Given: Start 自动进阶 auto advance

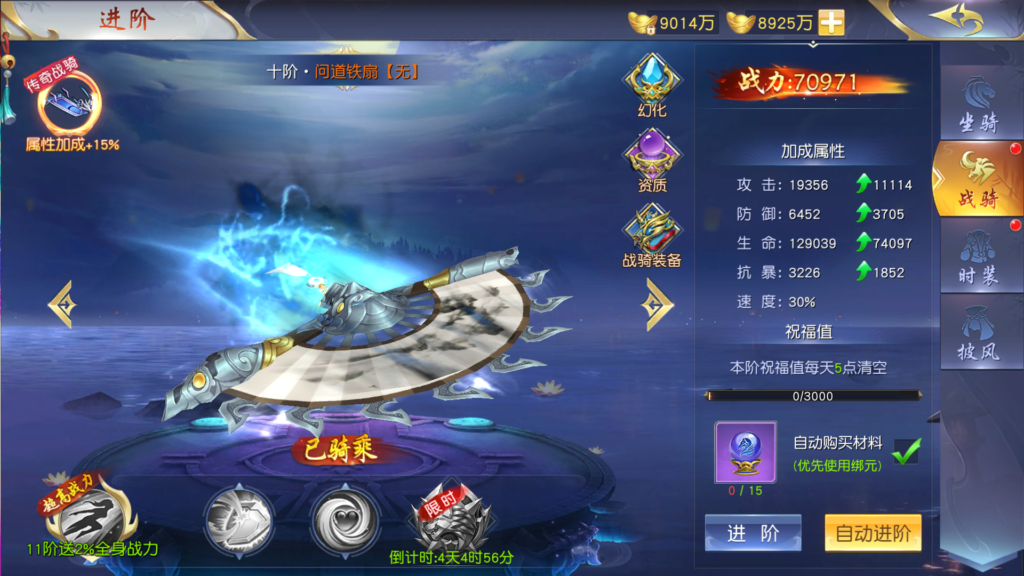Looking at the screenshot, I should [872, 533].
